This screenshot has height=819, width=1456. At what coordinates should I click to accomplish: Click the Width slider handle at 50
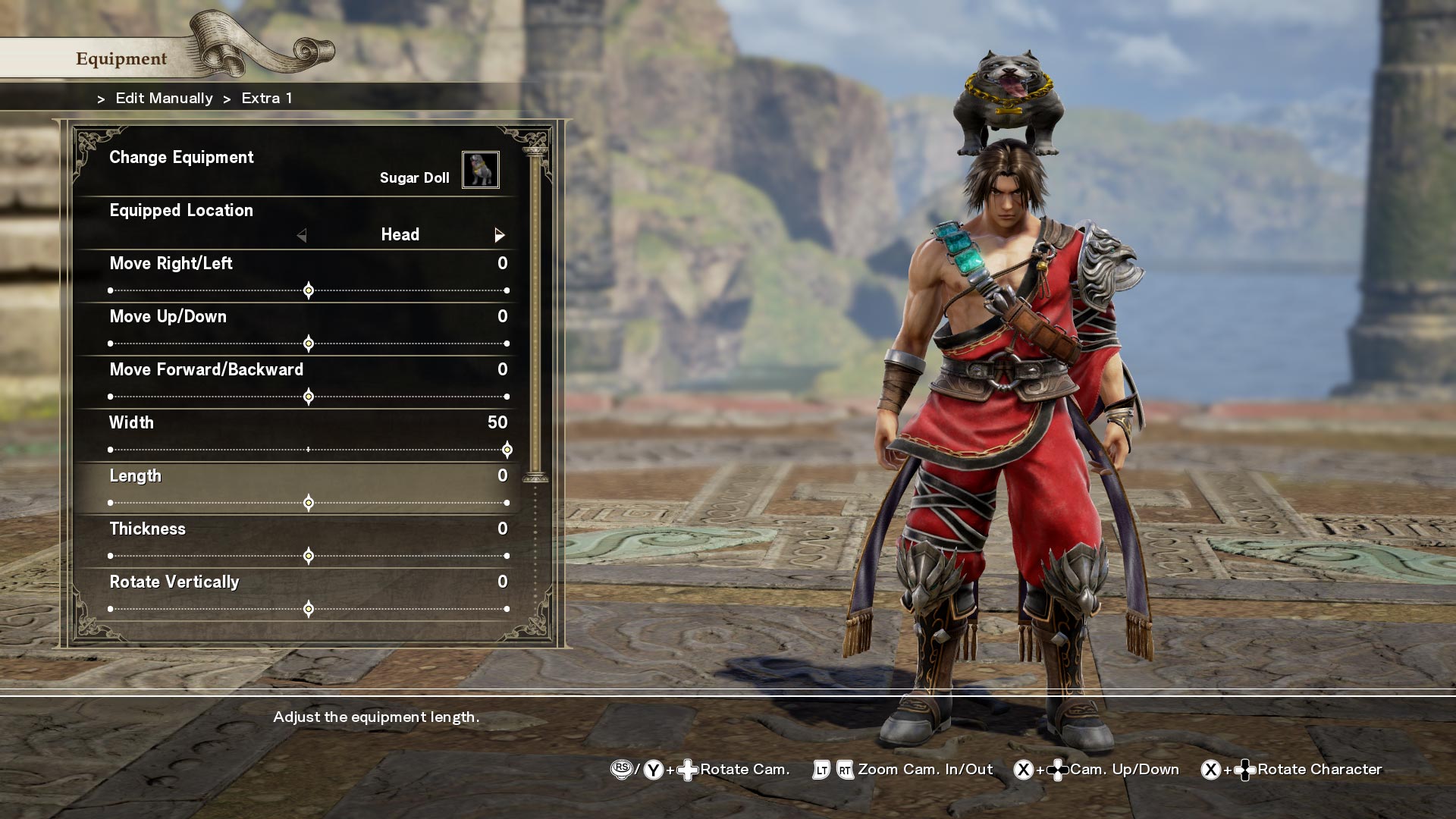coord(507,449)
